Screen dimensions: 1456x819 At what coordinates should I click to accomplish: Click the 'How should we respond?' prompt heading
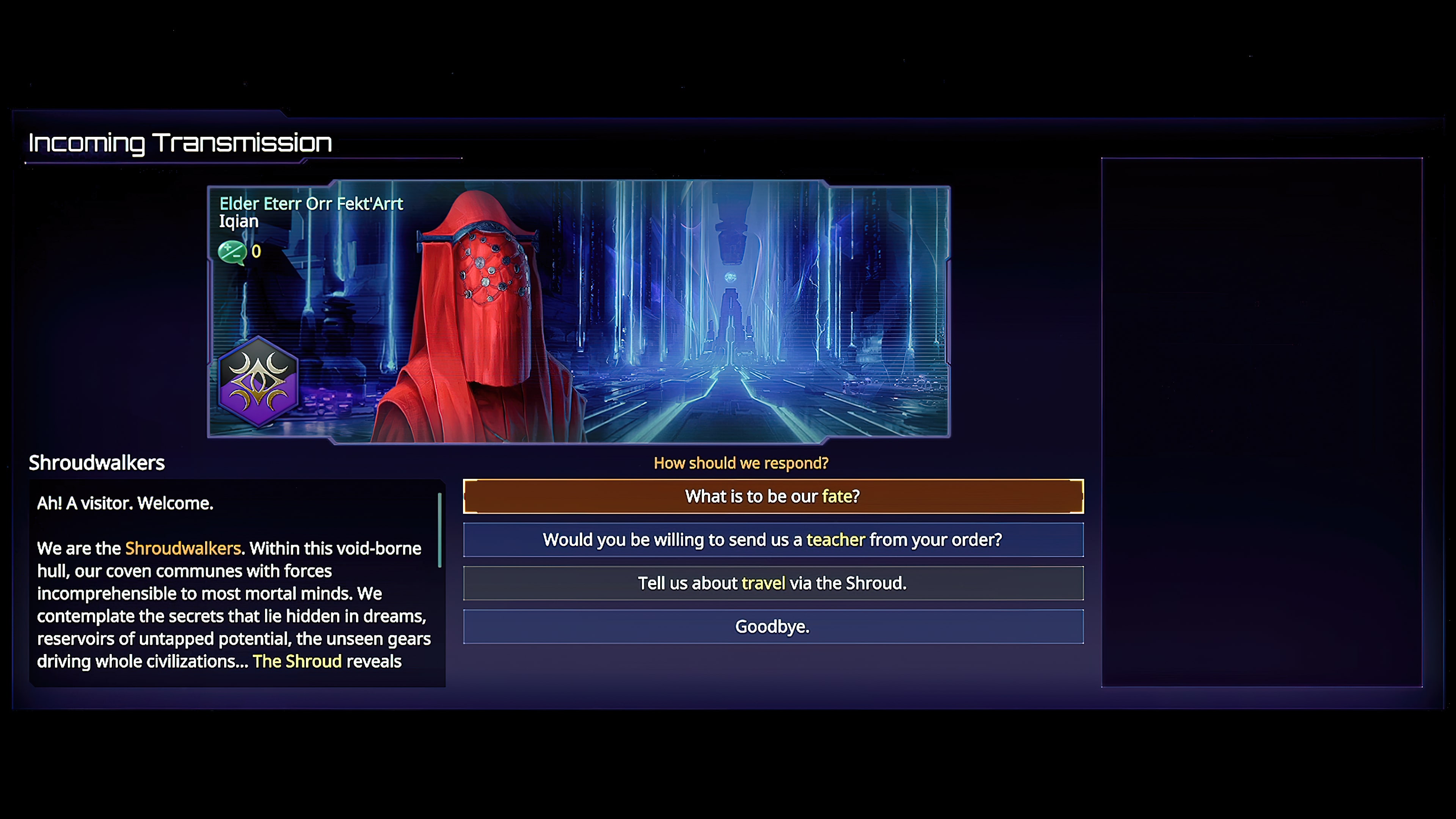(x=741, y=463)
